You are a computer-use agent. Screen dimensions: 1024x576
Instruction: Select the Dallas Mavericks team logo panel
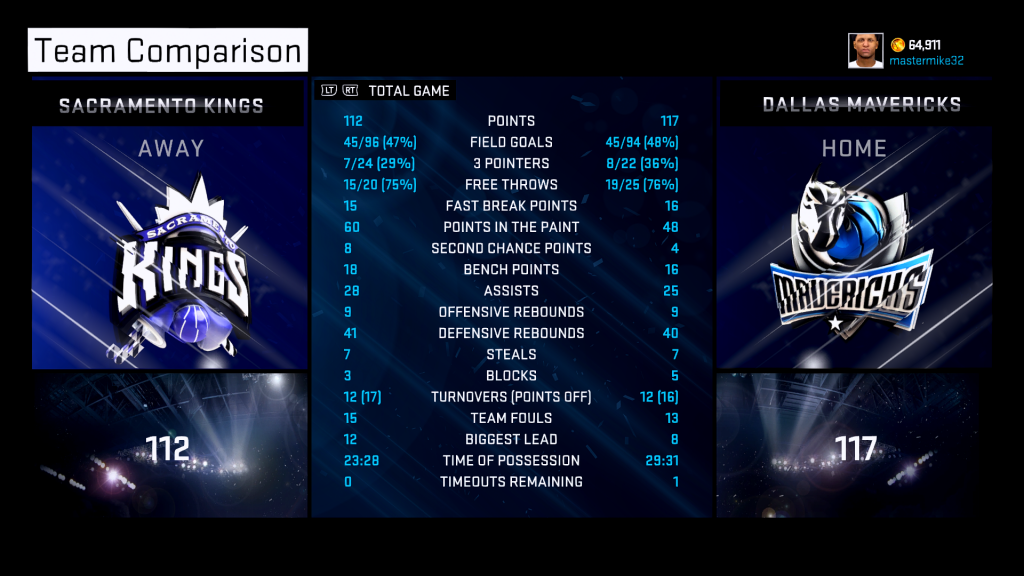(853, 249)
